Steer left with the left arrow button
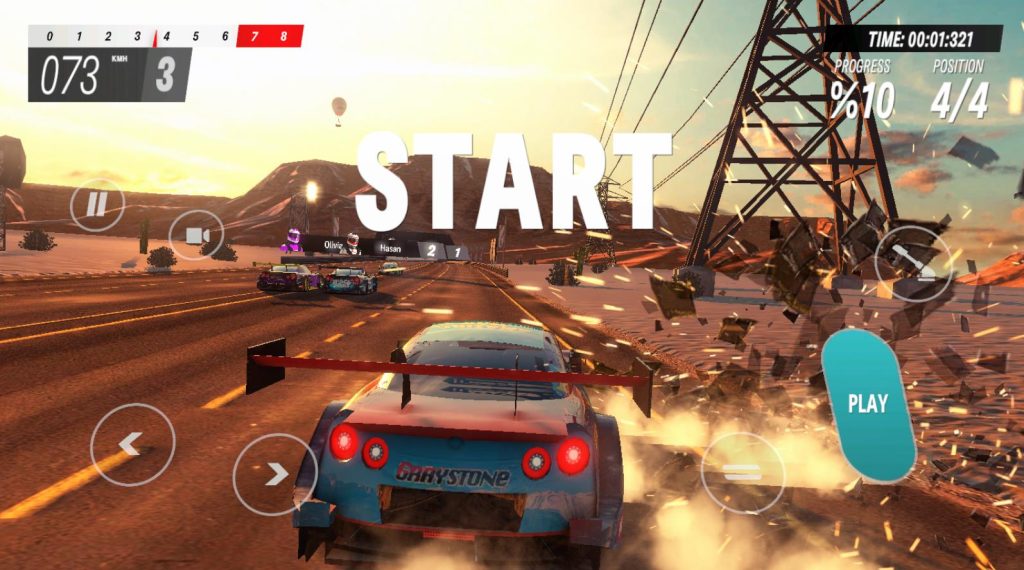This screenshot has width=1024, height=570. click(x=132, y=444)
